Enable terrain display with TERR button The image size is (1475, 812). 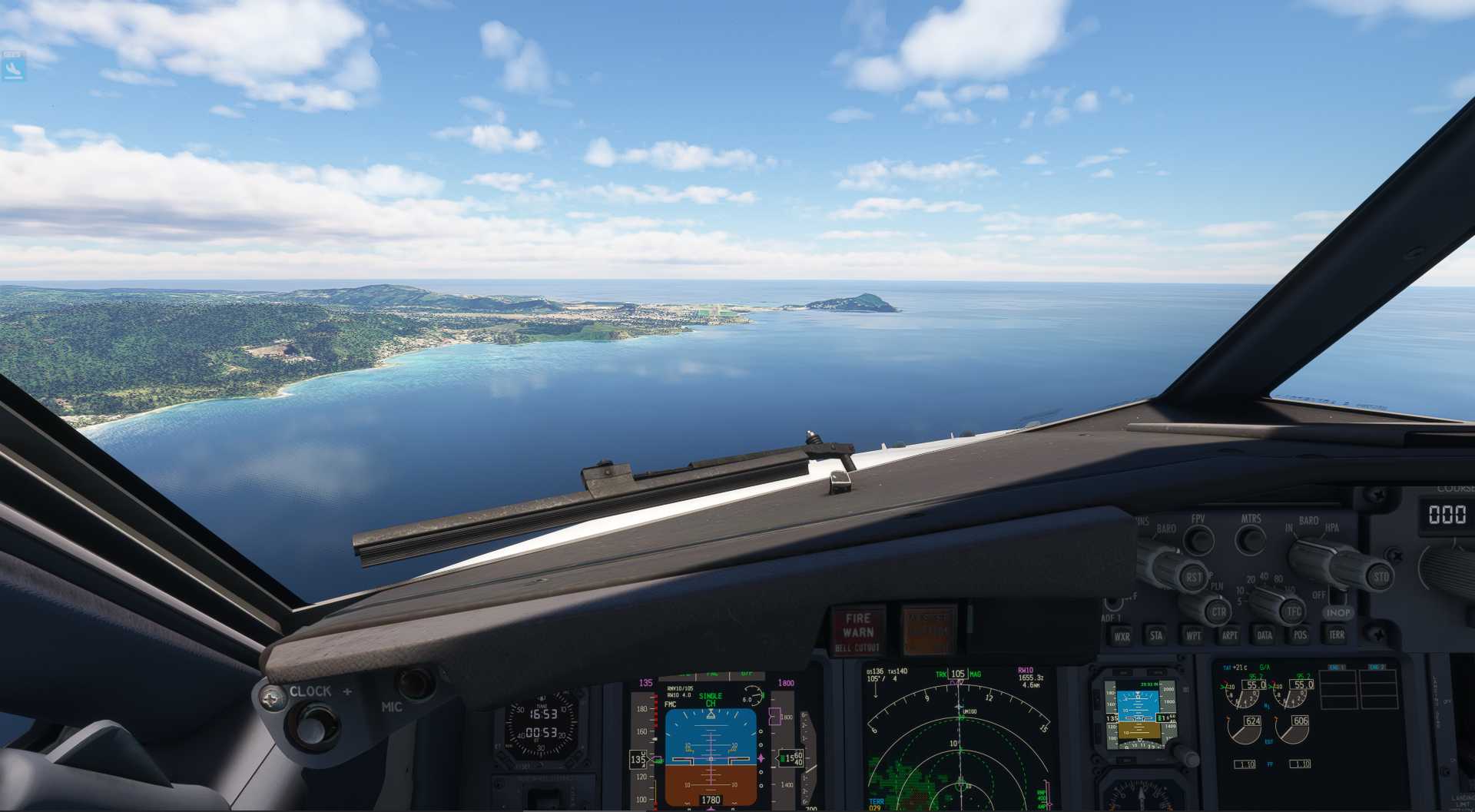(1337, 635)
